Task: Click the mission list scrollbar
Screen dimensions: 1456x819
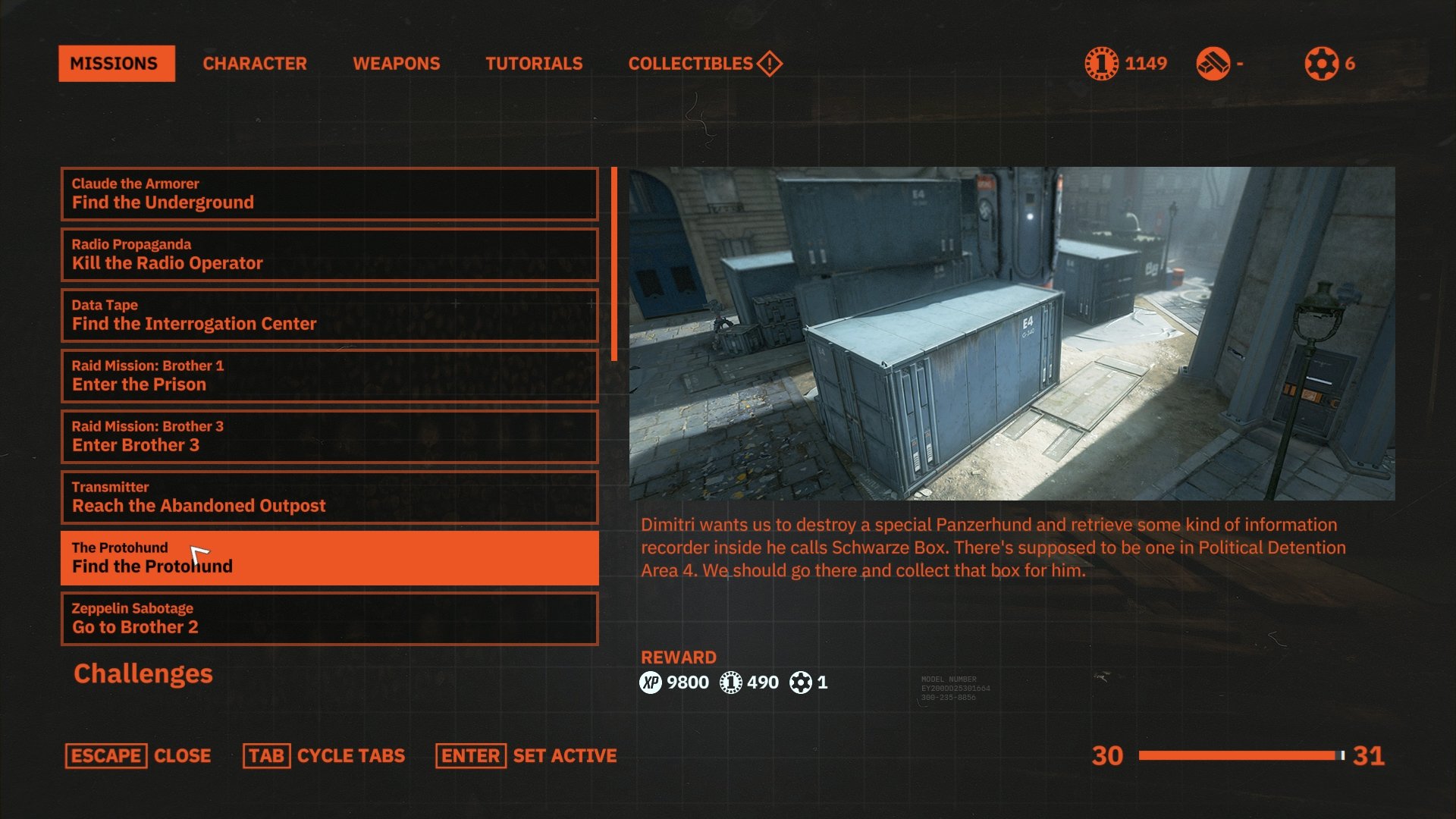Action: (x=614, y=264)
